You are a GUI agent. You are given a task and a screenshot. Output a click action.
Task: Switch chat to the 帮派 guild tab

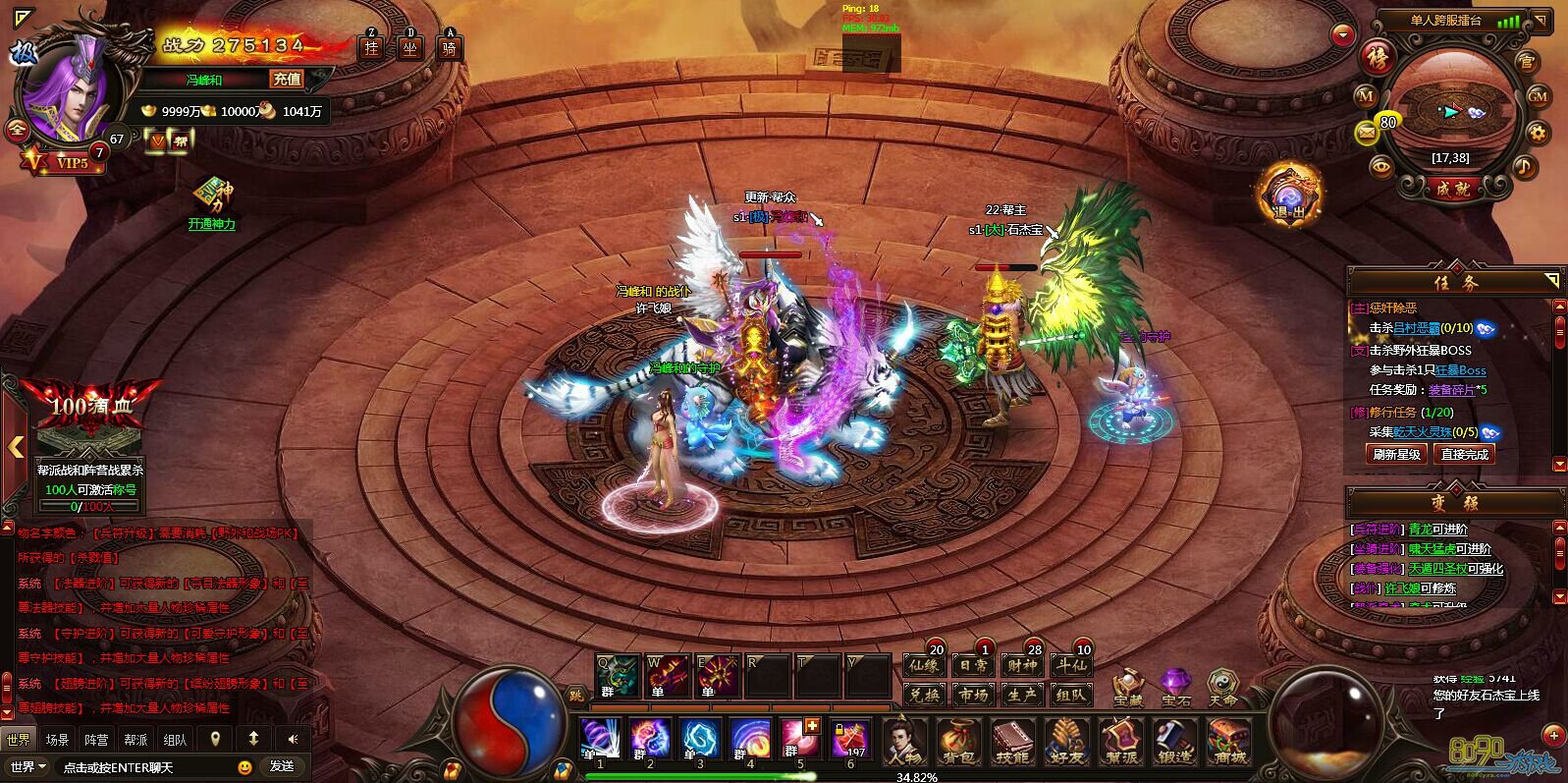[x=135, y=739]
